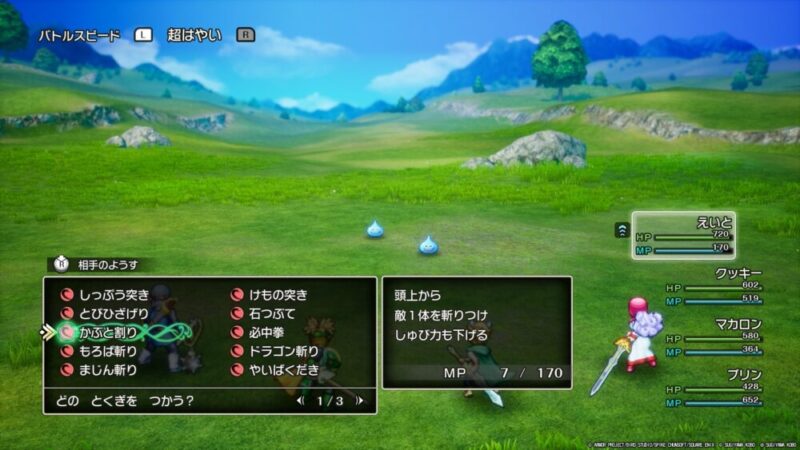Pick the ドラゴン斬り skill
The height and width of the screenshot is (450, 800).
tap(282, 351)
